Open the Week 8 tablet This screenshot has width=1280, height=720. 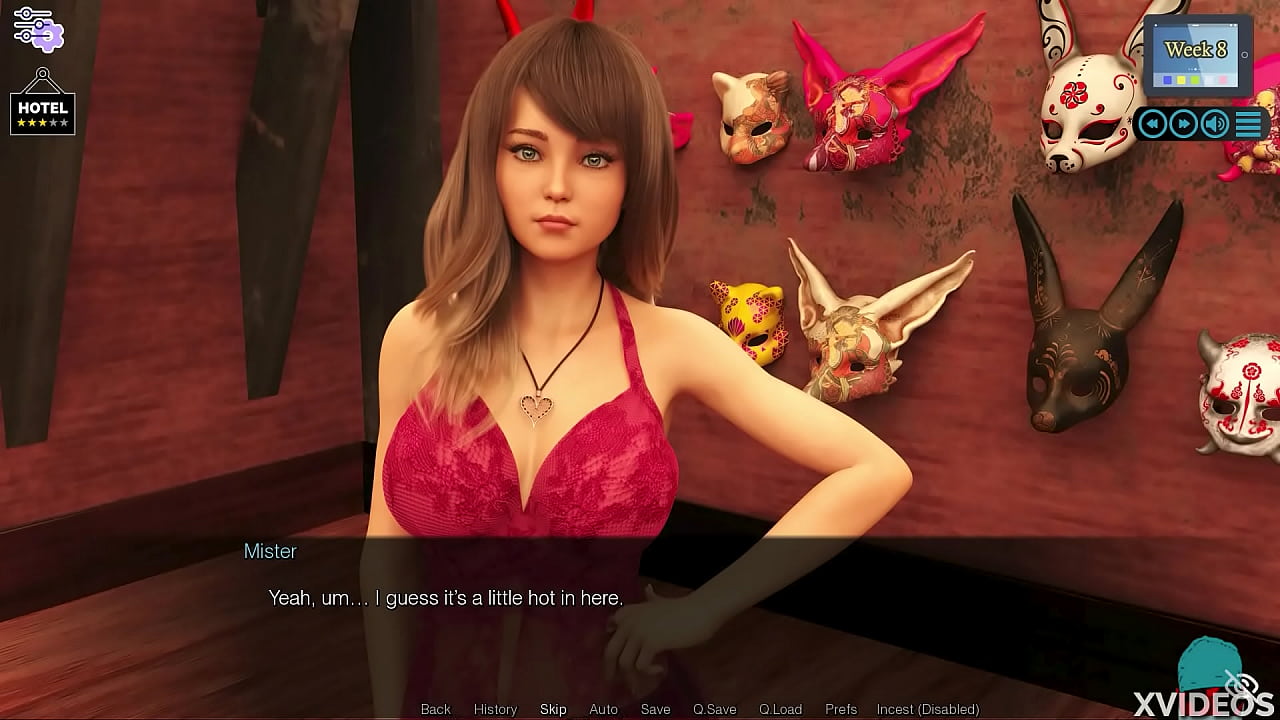(x=1197, y=55)
